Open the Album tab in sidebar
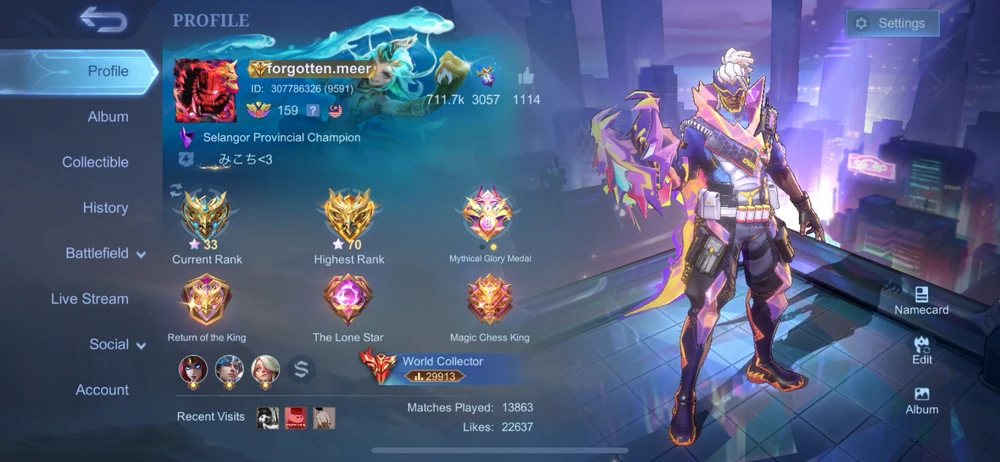The width and height of the screenshot is (1000, 462). point(108,117)
